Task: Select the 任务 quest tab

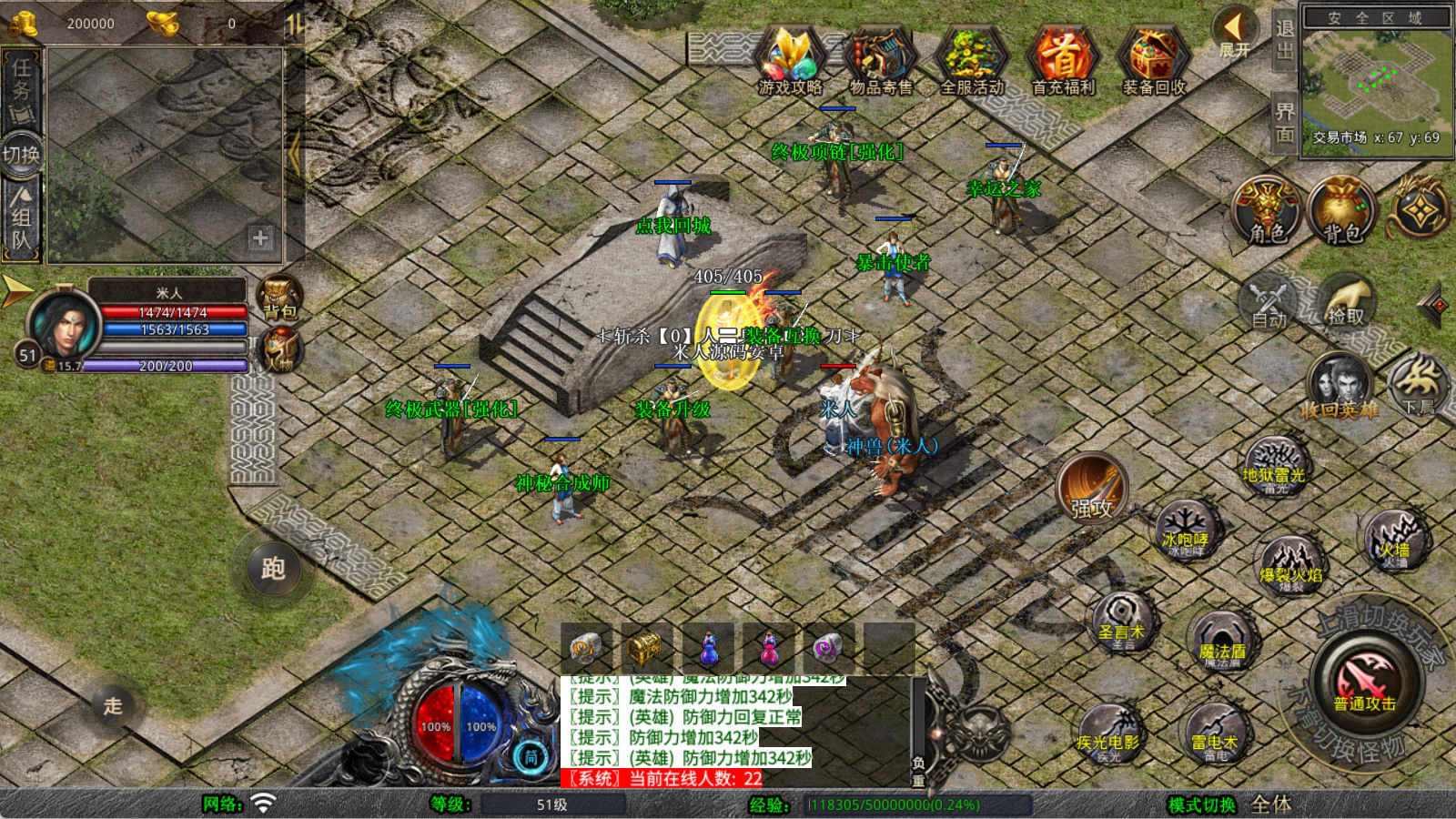Action: 22,91
